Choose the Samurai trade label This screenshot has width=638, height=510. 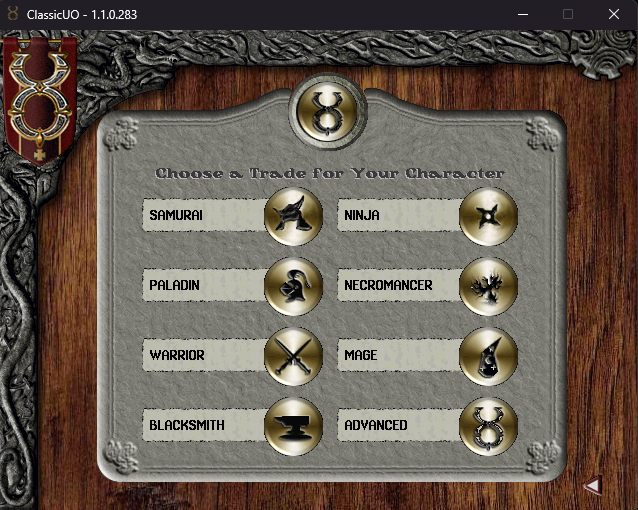[177, 215]
